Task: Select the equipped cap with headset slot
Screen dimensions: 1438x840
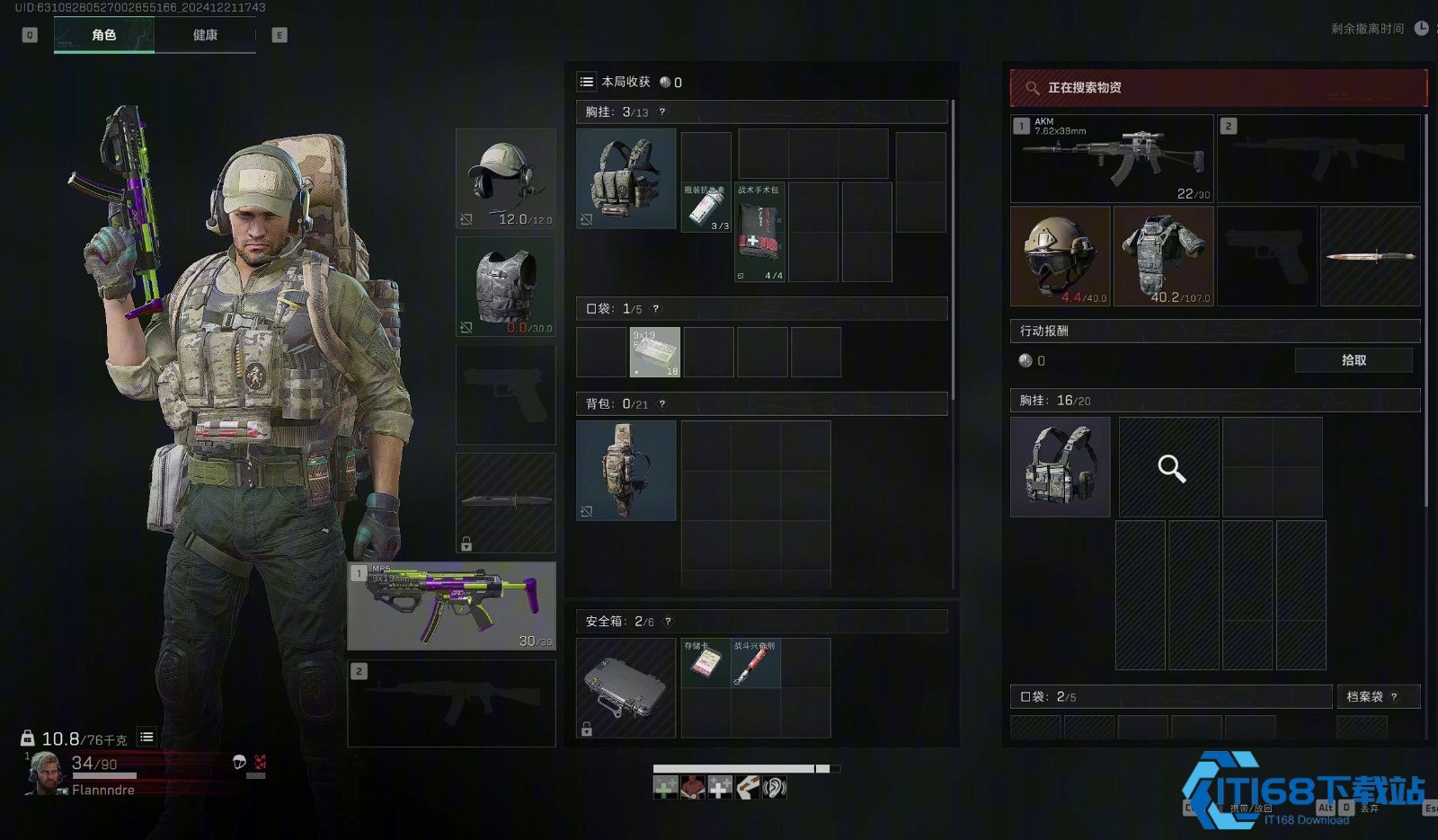Action: [x=506, y=178]
